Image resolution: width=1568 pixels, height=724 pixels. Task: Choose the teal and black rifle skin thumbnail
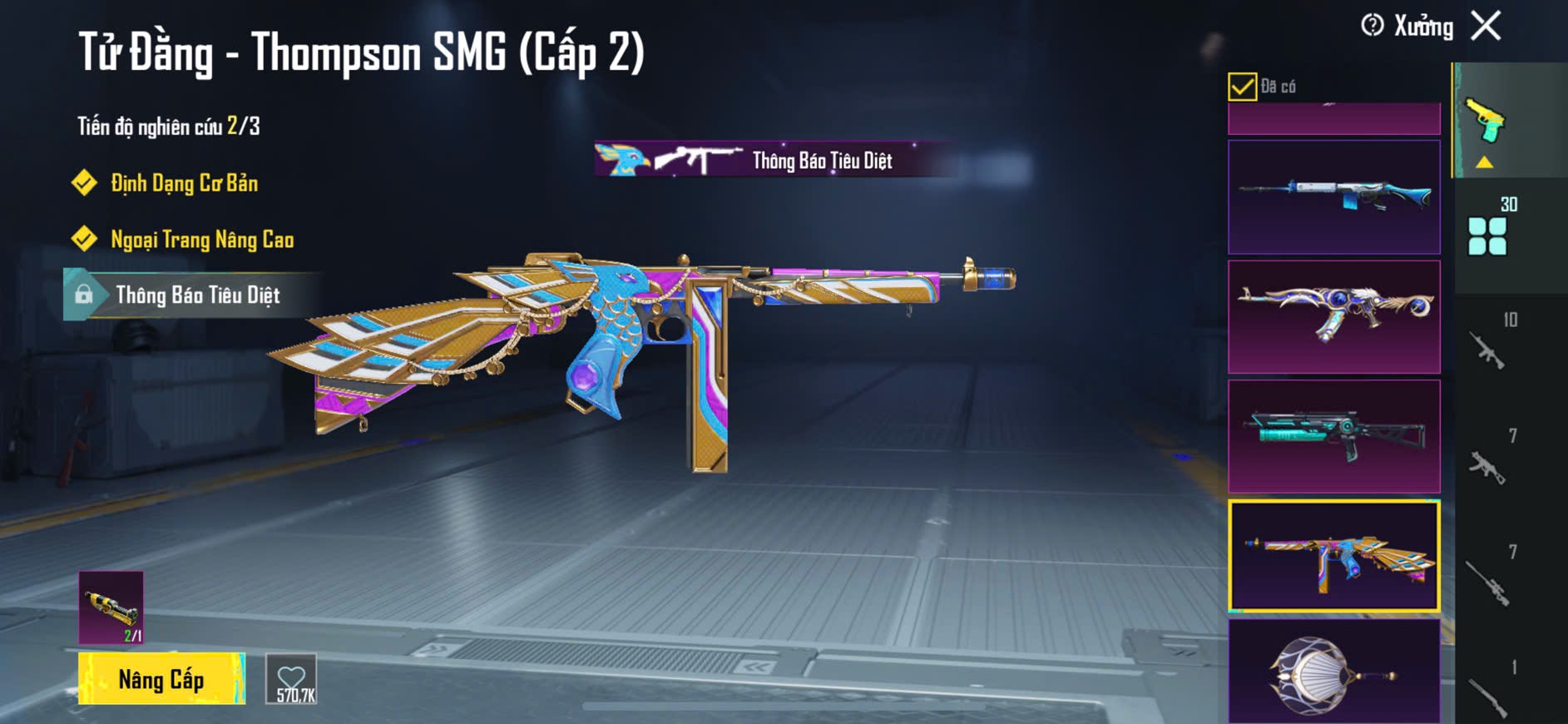(1333, 437)
